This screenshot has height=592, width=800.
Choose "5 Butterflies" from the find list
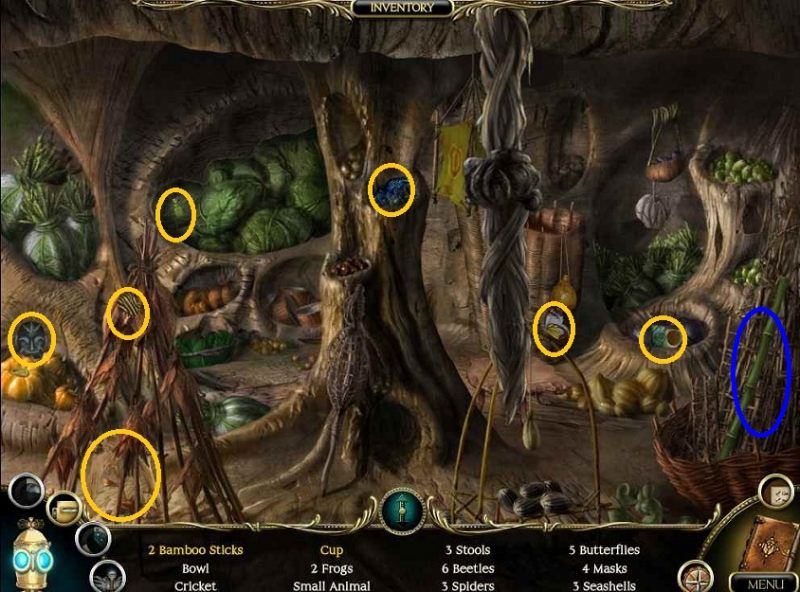point(604,550)
